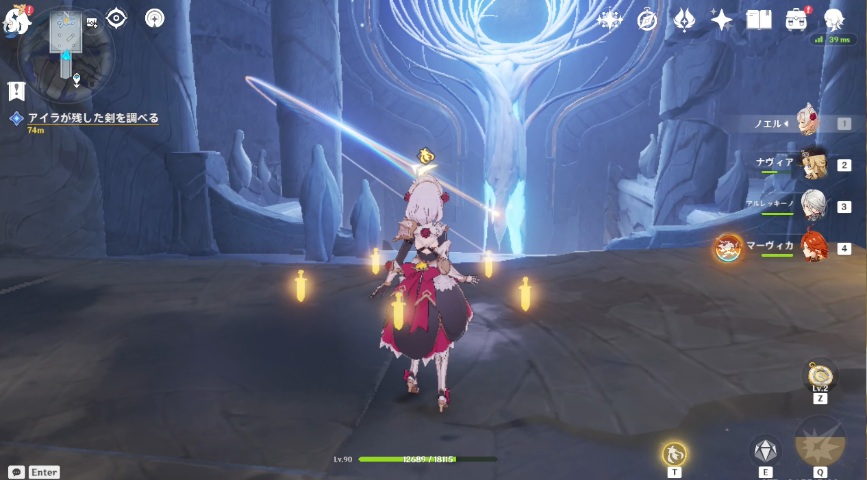Open the book-shaped handbook icon
The height and width of the screenshot is (480, 867).
759,19
